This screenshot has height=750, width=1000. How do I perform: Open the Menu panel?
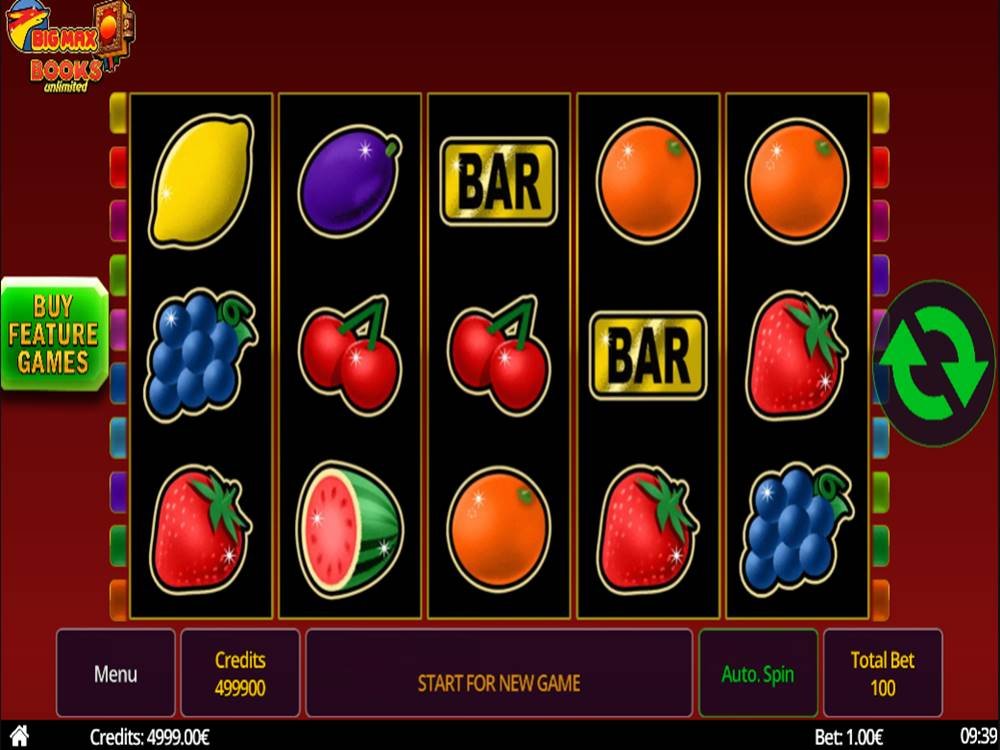coord(115,673)
